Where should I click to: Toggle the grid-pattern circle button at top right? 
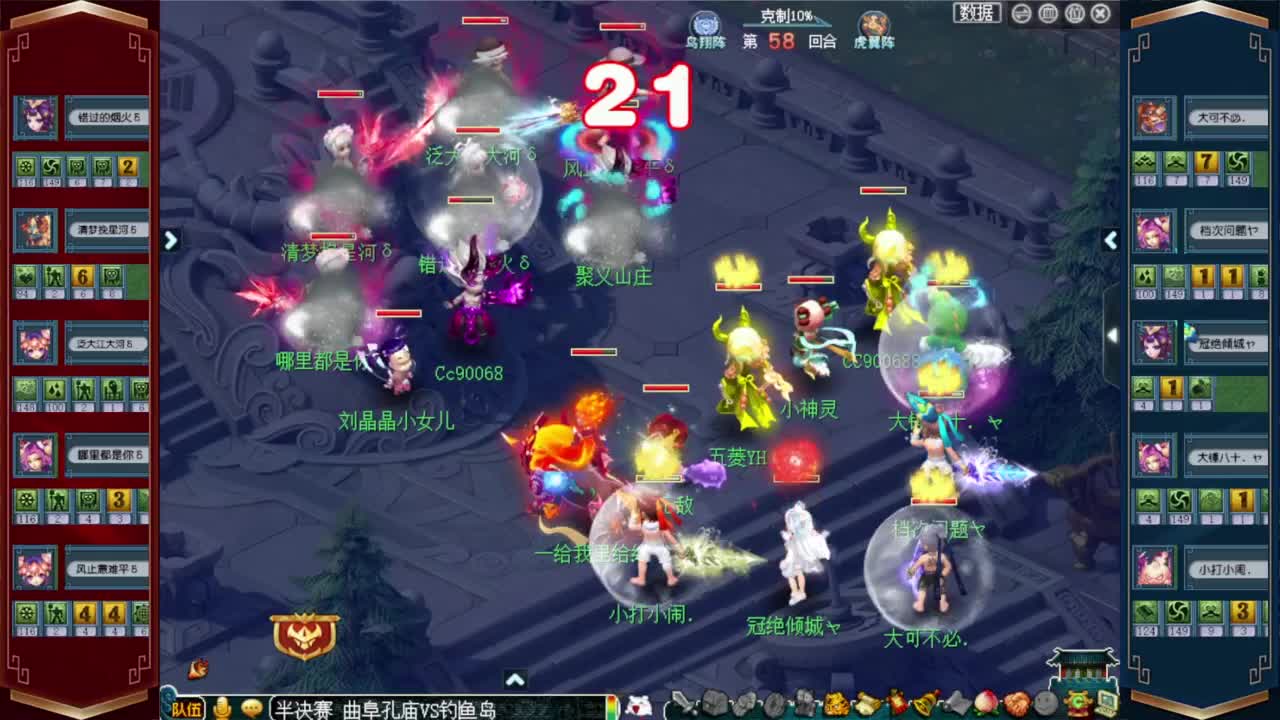1048,13
